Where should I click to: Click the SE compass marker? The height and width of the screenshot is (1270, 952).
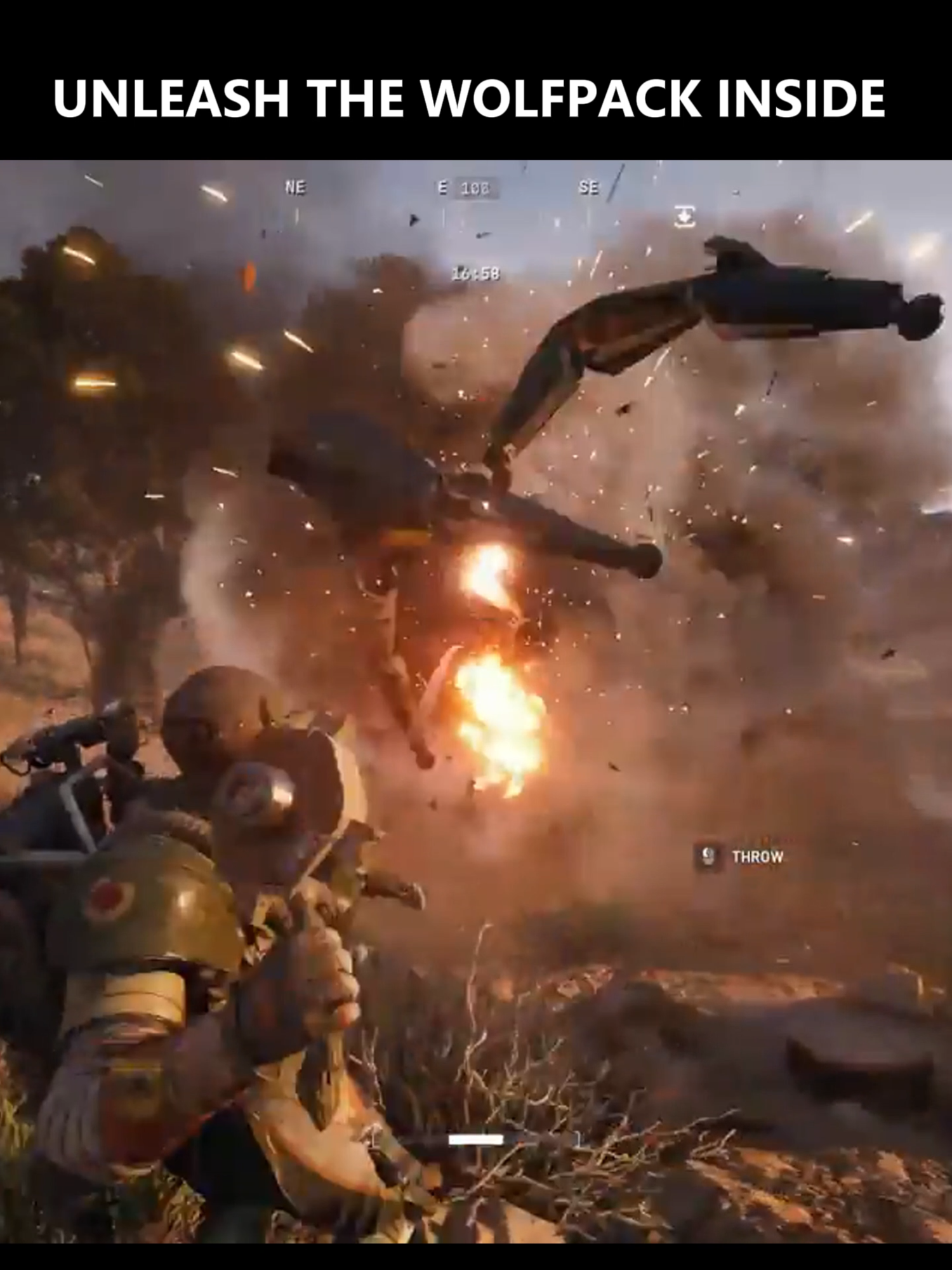click(x=590, y=187)
